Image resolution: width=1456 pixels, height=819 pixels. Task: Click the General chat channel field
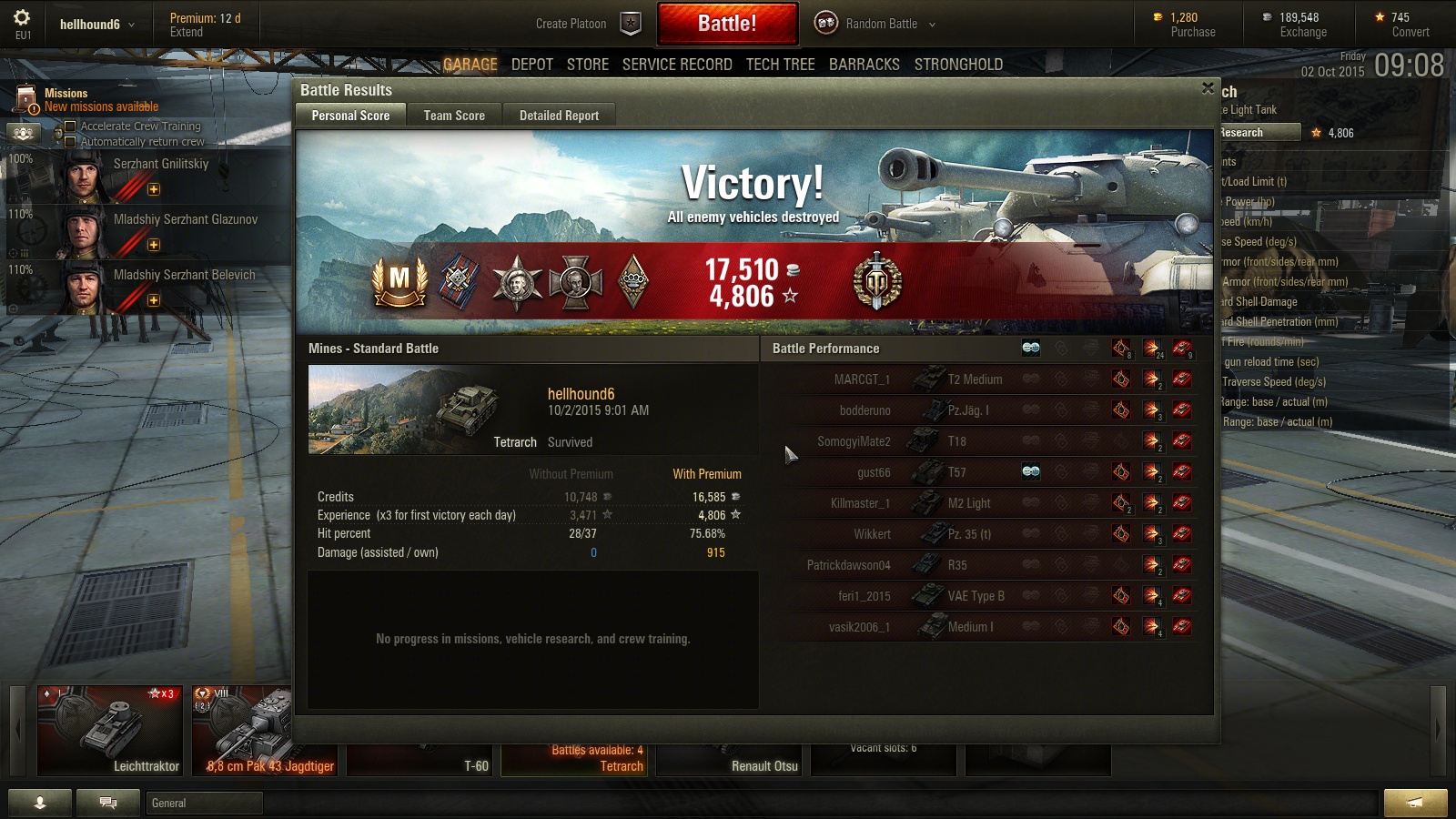tap(205, 803)
